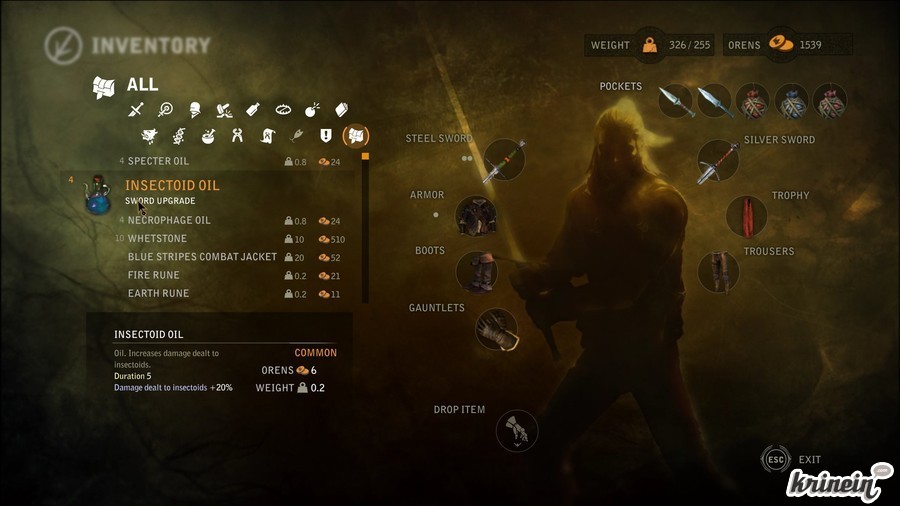Click the equipped gauntlets slot
The height and width of the screenshot is (506, 900).
[496, 329]
